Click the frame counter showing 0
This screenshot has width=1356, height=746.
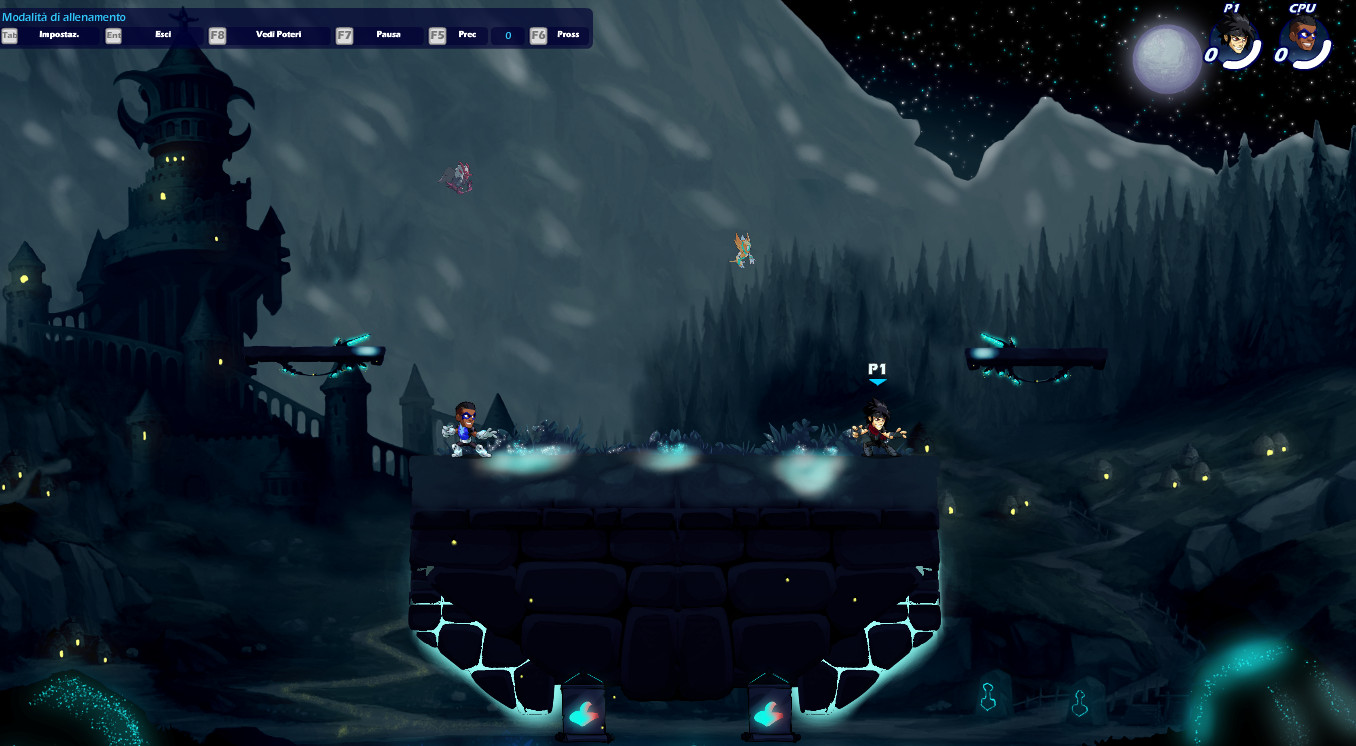(507, 35)
